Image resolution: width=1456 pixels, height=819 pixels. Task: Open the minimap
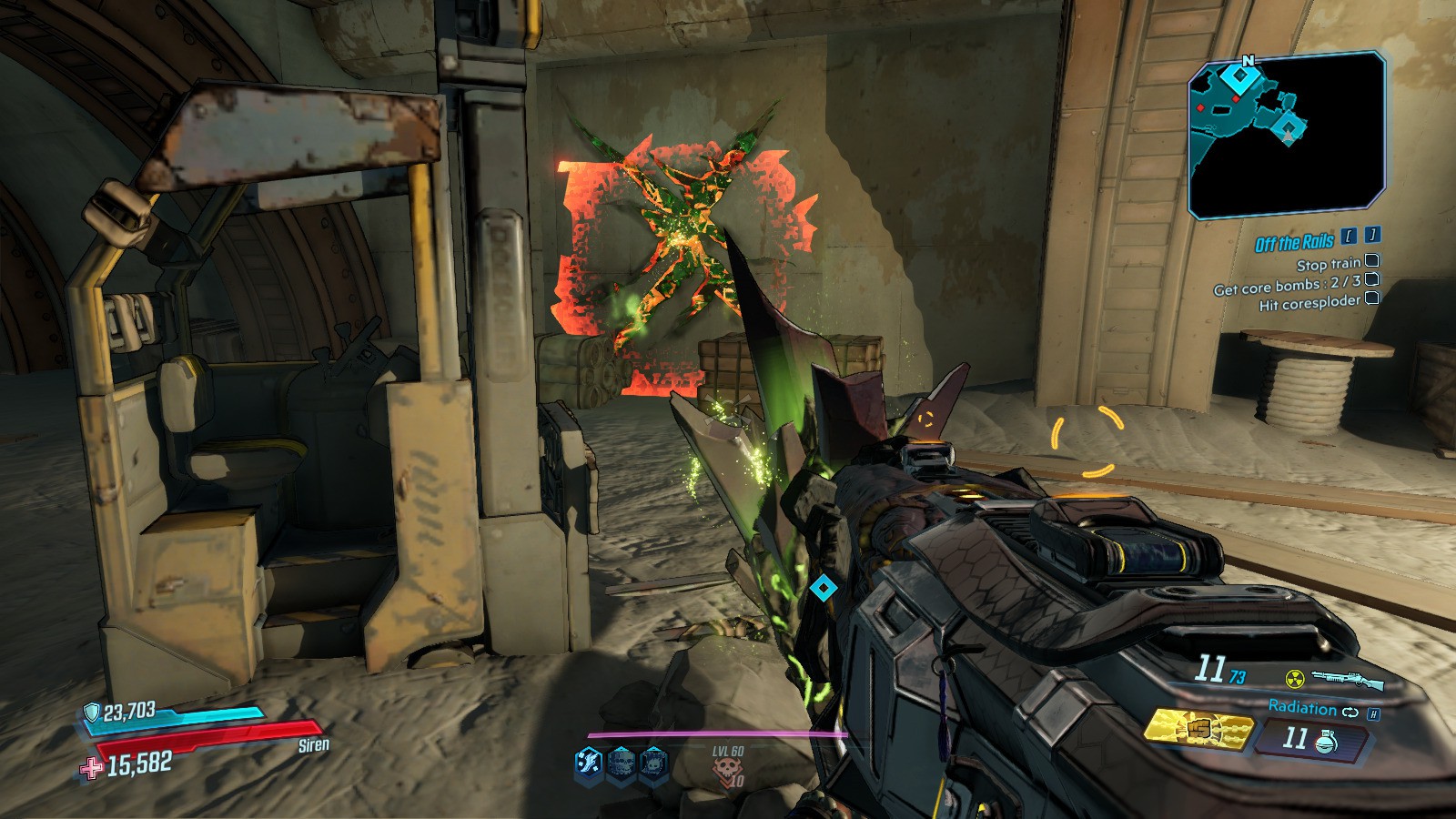click(1287, 135)
